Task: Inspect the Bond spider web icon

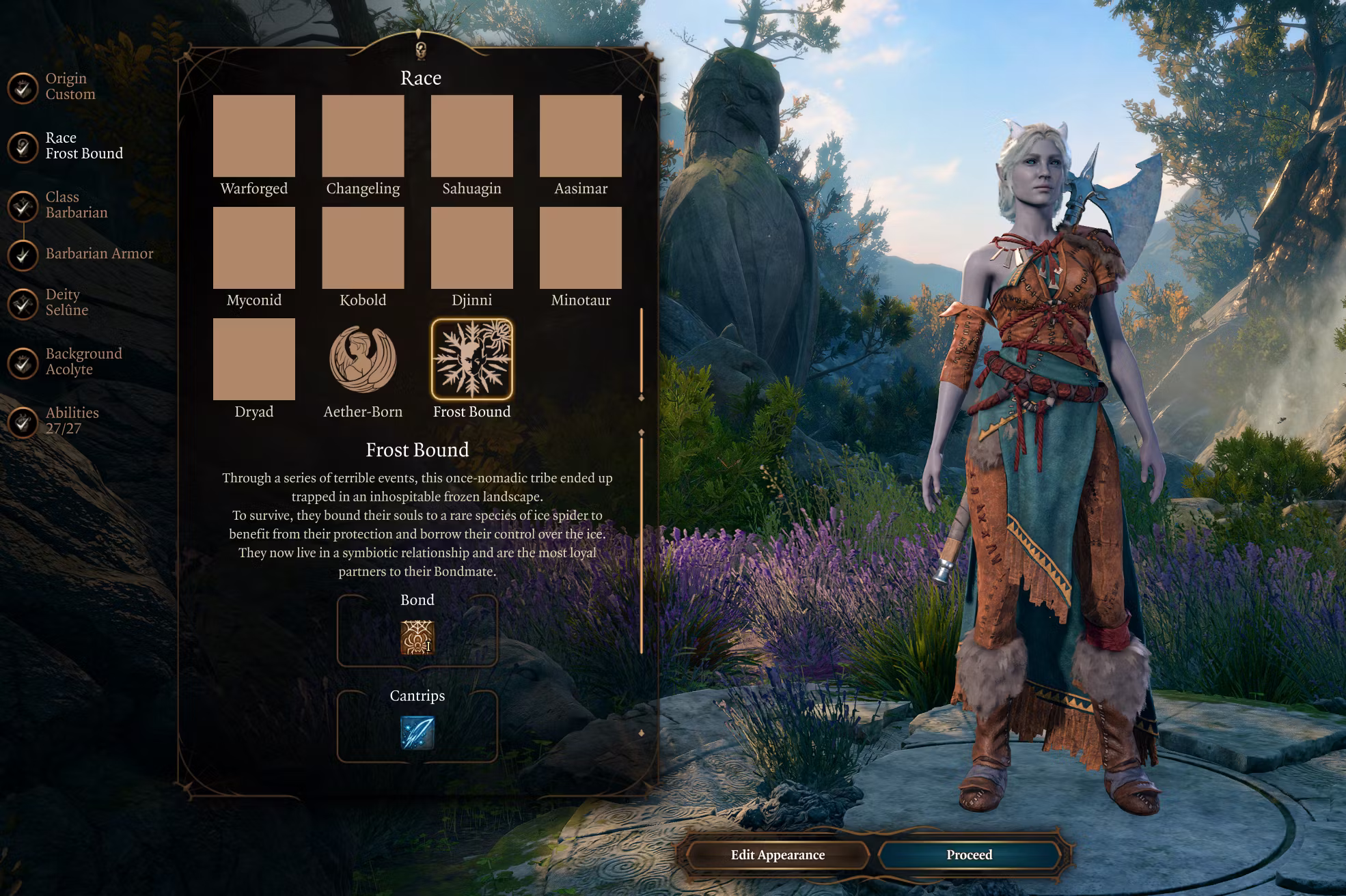Action: pos(417,637)
